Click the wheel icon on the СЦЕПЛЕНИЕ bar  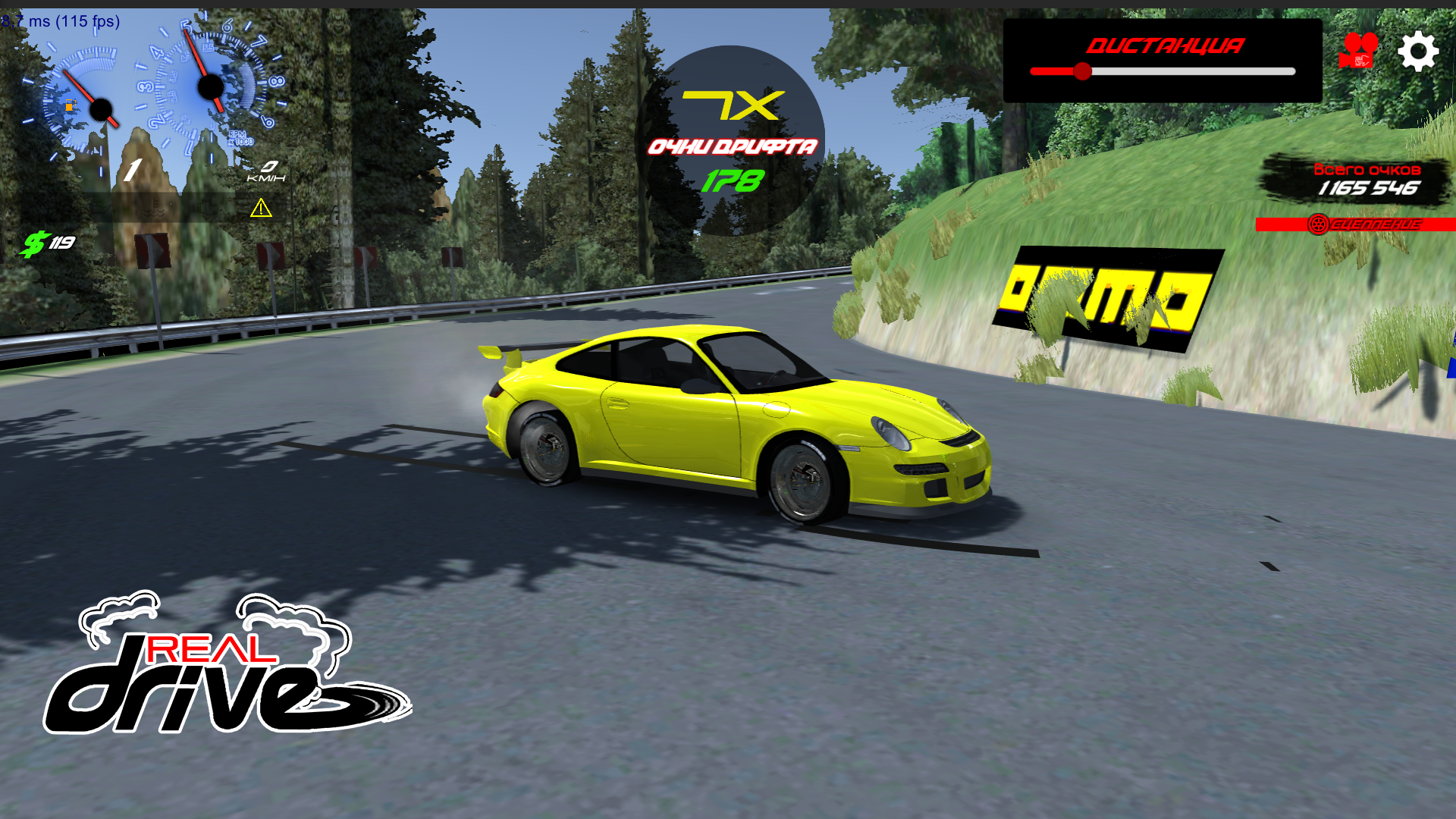click(x=1317, y=224)
